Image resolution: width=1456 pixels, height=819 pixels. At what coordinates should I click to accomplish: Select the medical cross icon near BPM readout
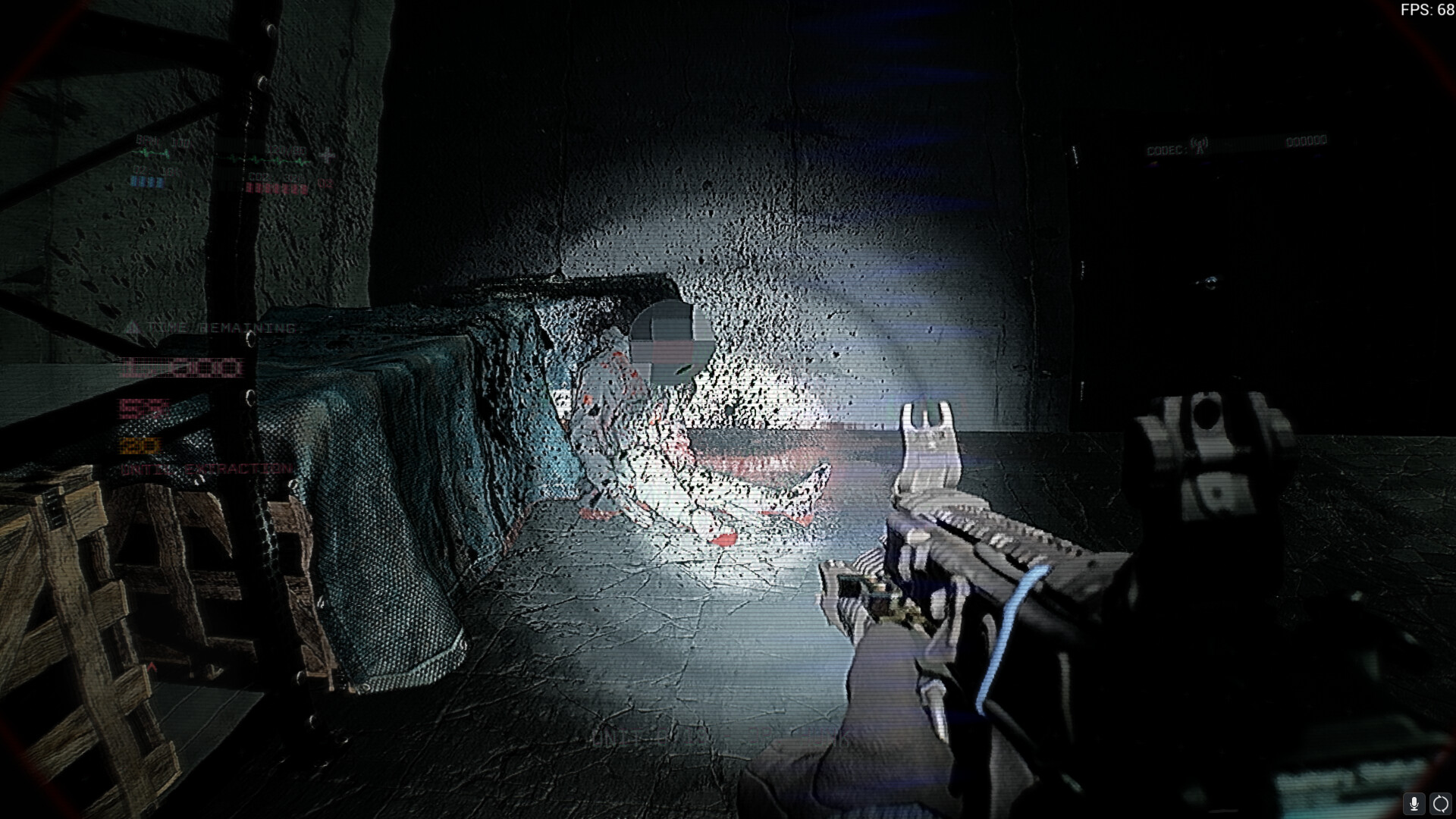(328, 155)
